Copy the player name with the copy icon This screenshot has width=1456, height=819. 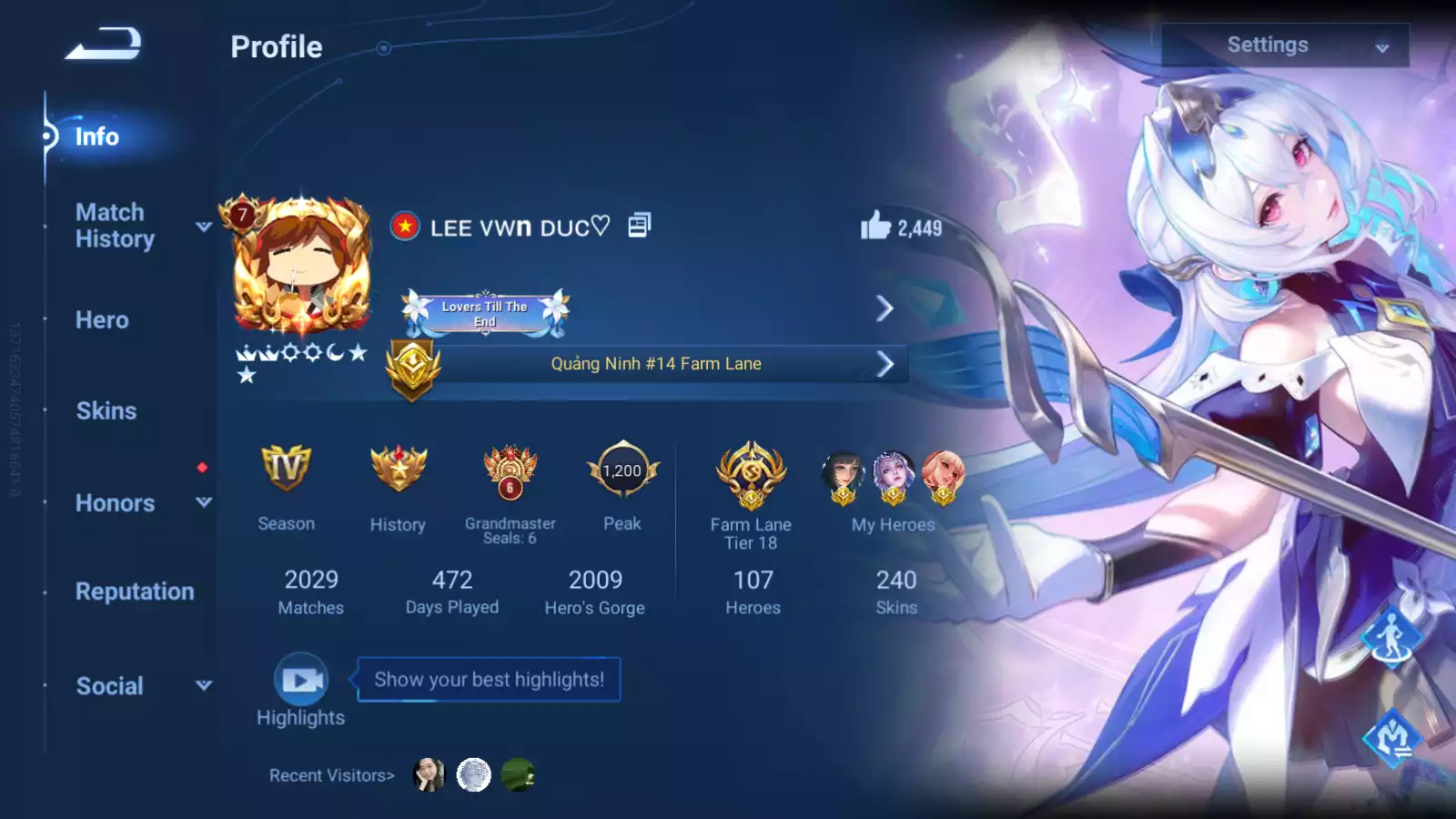tap(639, 226)
